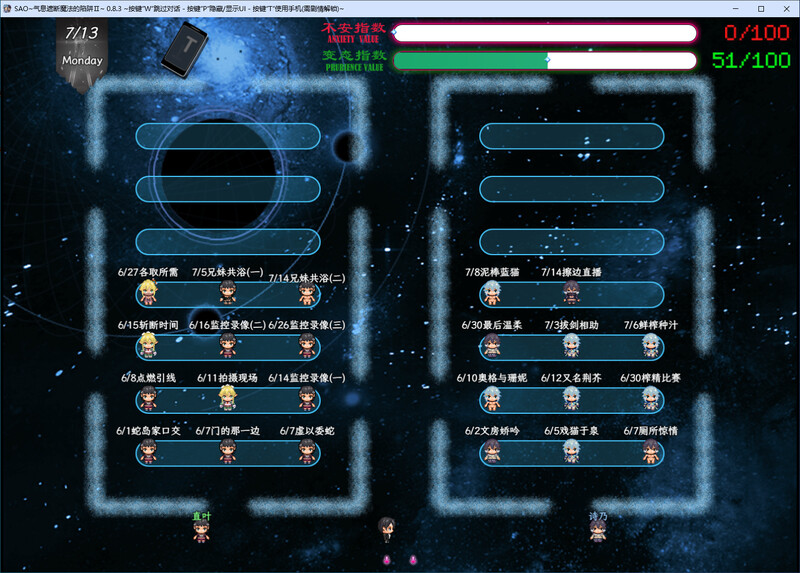This screenshot has width=800, height=573.
Task: Select the 6/26 监控录像(三) recording
Action: pos(307,346)
